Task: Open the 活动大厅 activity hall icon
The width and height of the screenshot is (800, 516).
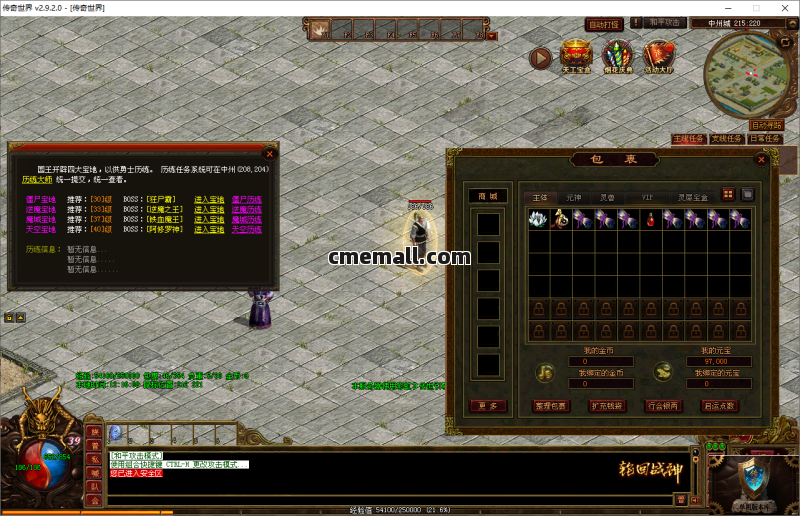Action: [659, 57]
